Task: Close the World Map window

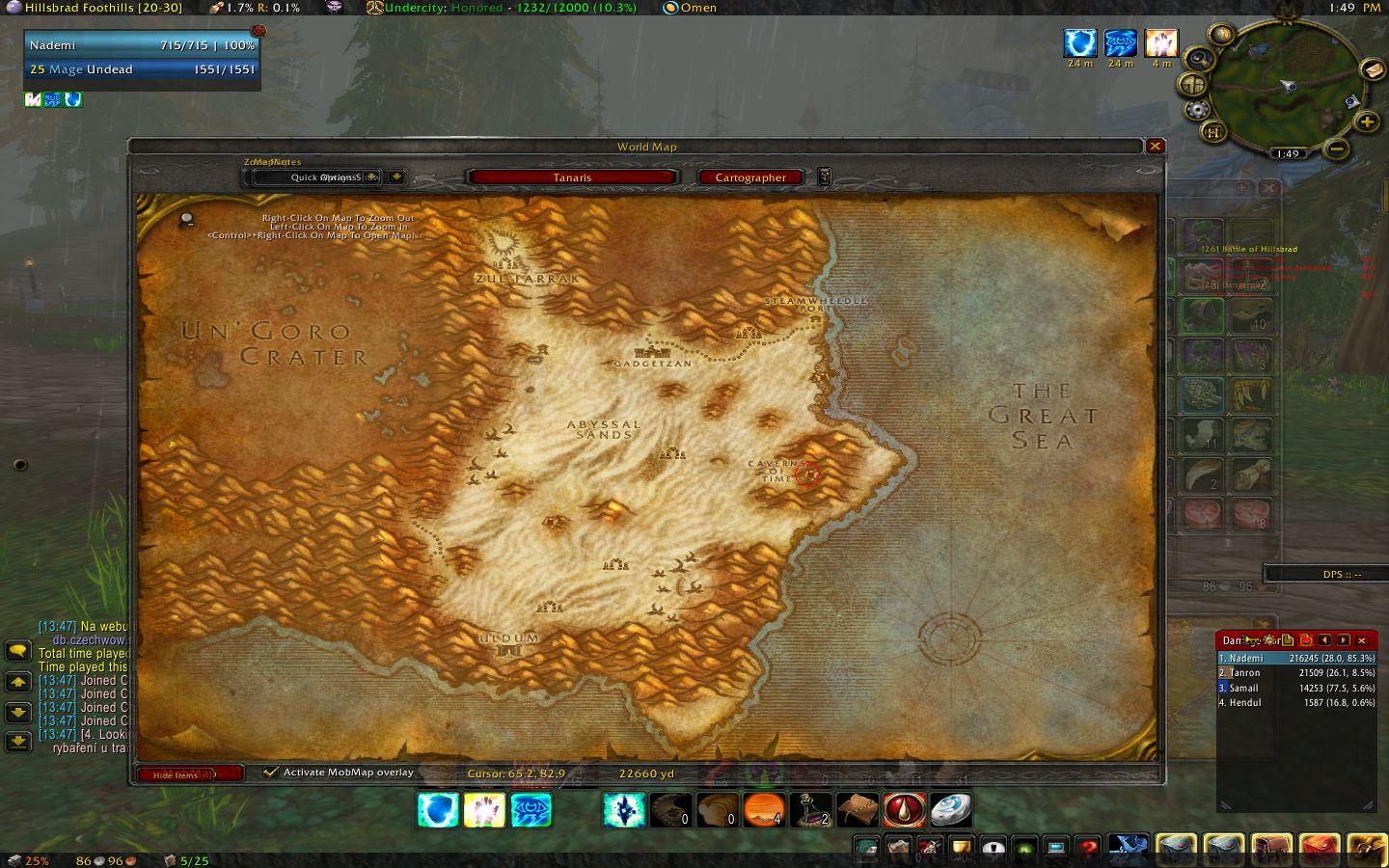Action: pyautogui.click(x=1155, y=147)
